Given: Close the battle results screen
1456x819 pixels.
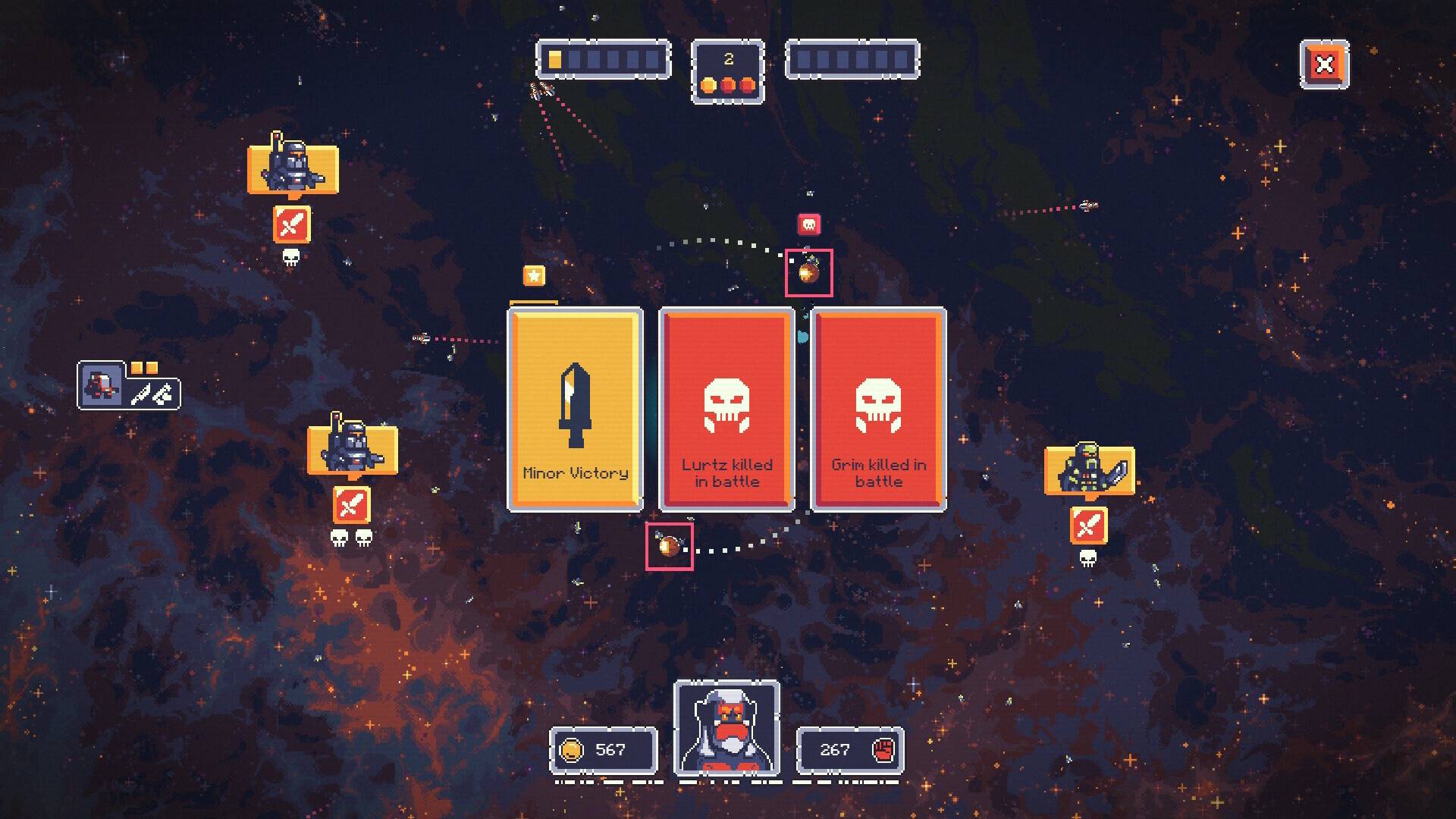Looking at the screenshot, I should click(x=1324, y=64).
